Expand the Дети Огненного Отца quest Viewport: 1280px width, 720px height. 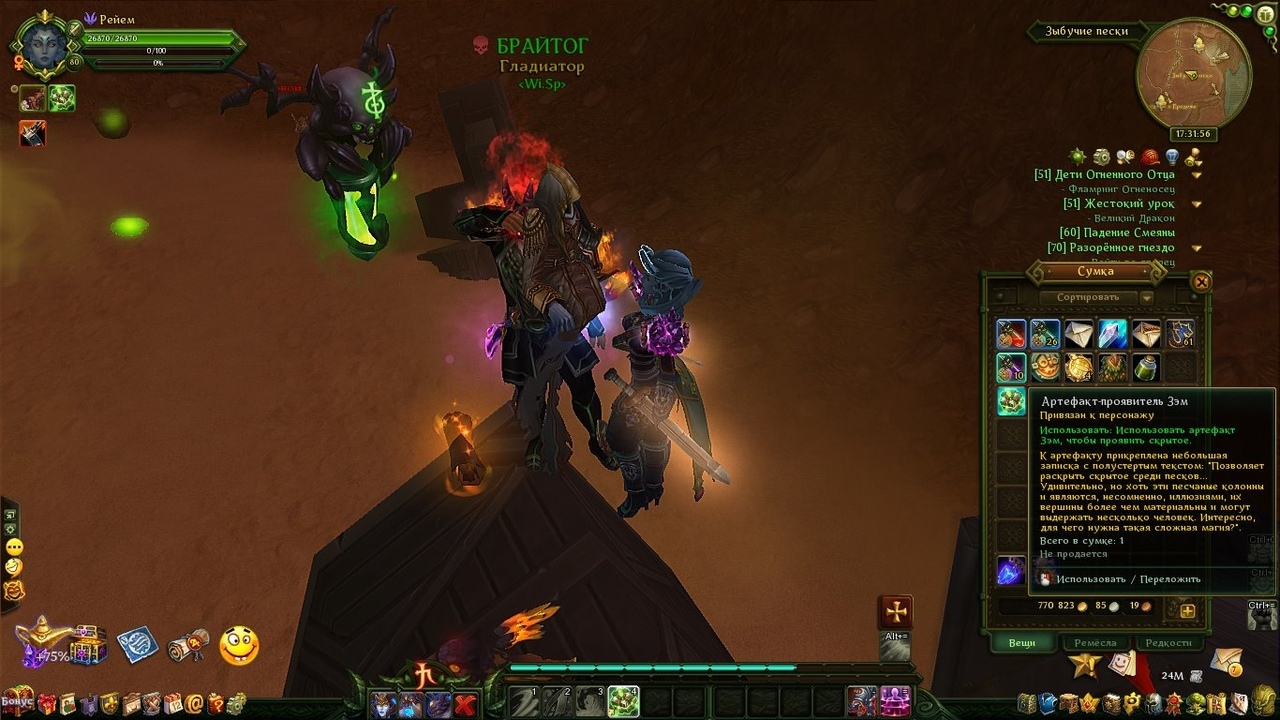click(x=1196, y=175)
